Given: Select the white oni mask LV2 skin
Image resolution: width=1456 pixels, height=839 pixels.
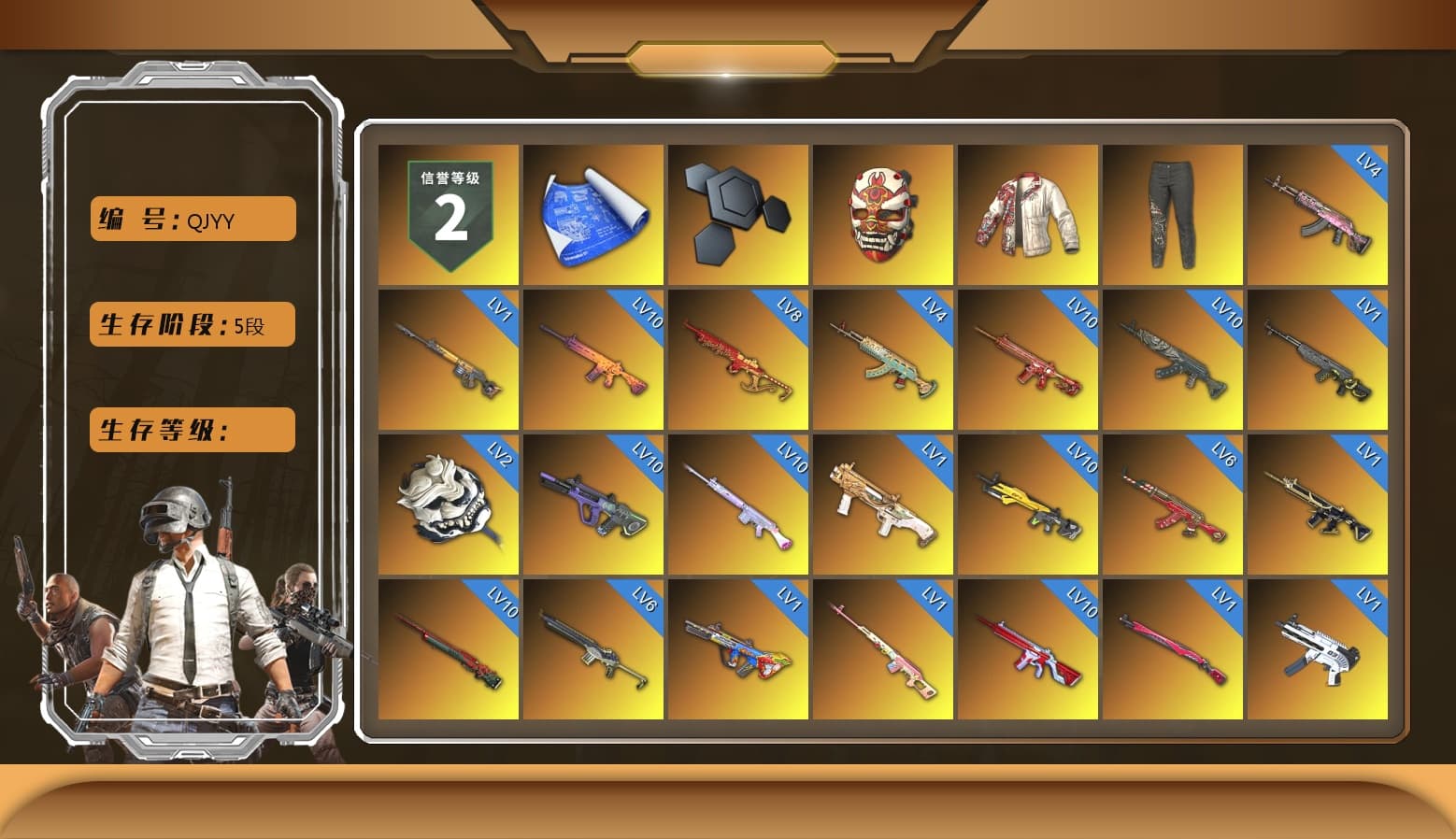Looking at the screenshot, I should [449, 505].
